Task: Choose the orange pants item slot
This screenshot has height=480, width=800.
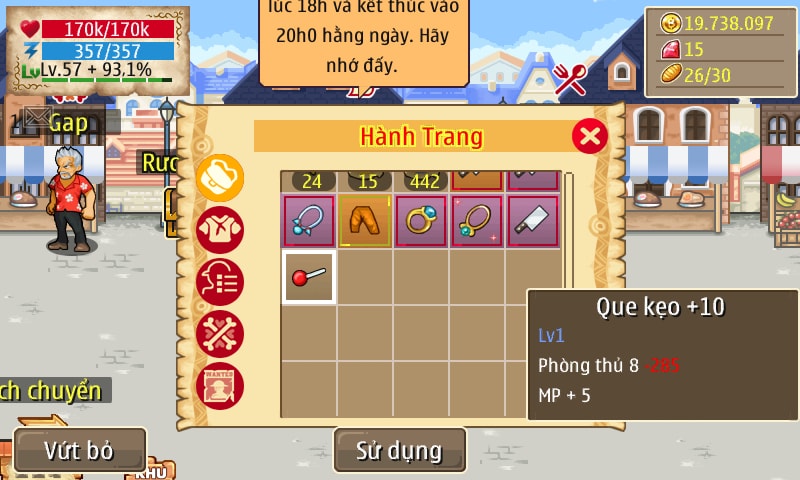Action: [364, 221]
